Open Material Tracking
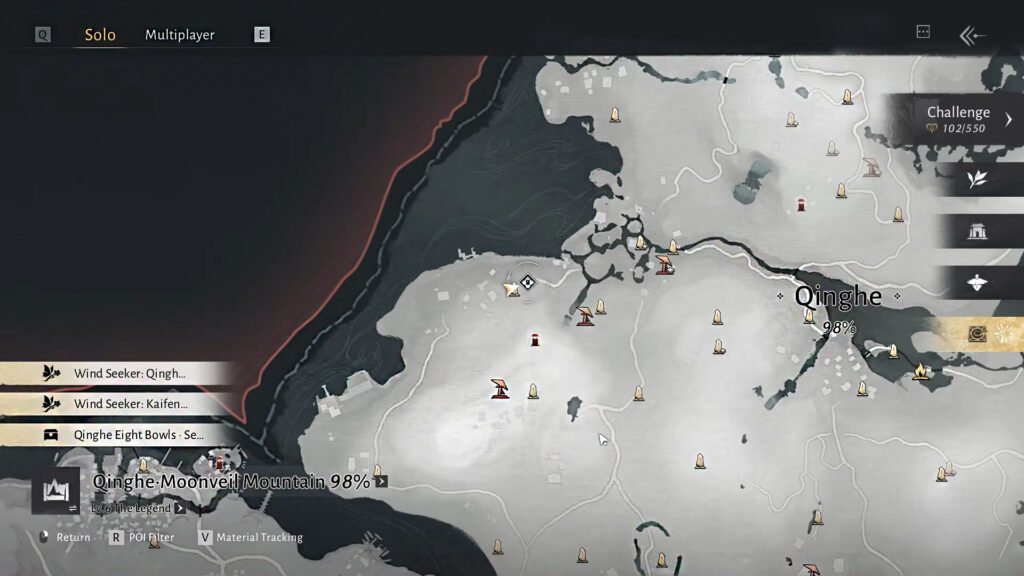The image size is (1024, 576). coord(250,538)
